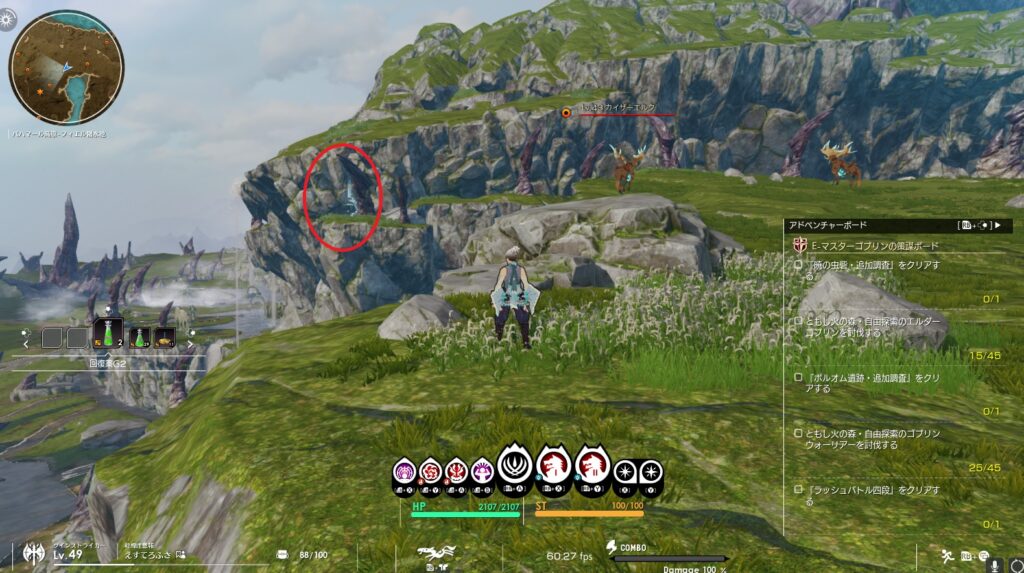Select the Rush Battle objective row
The width and height of the screenshot is (1024, 573).
tap(870, 496)
